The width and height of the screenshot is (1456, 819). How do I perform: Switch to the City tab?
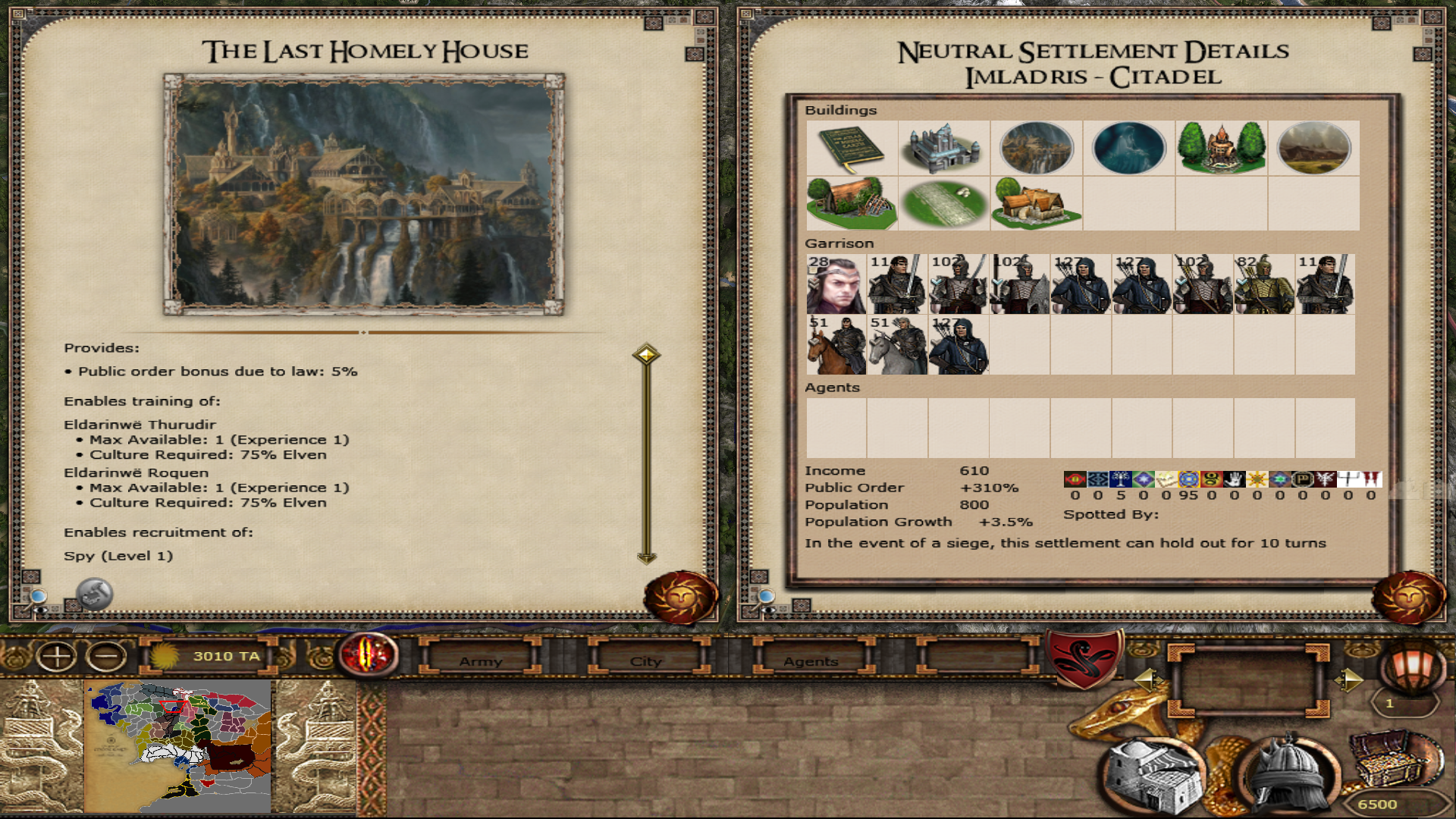click(645, 661)
